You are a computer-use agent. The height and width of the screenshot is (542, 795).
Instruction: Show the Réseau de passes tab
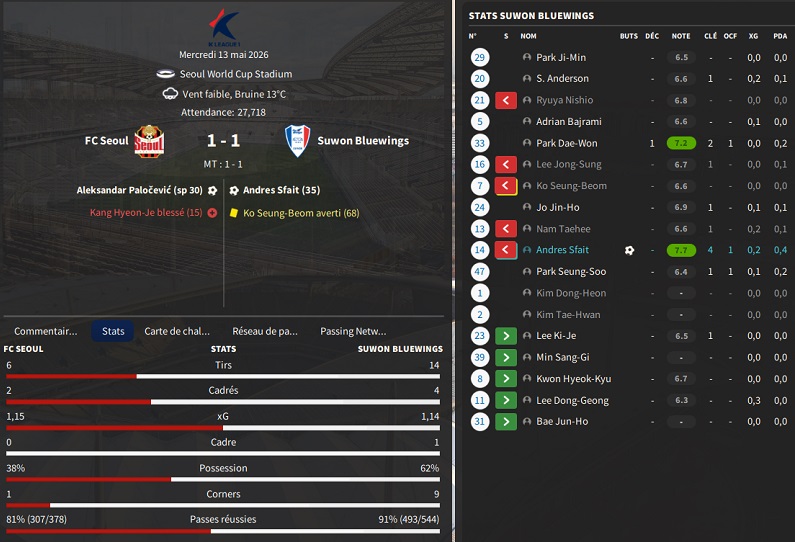click(265, 331)
